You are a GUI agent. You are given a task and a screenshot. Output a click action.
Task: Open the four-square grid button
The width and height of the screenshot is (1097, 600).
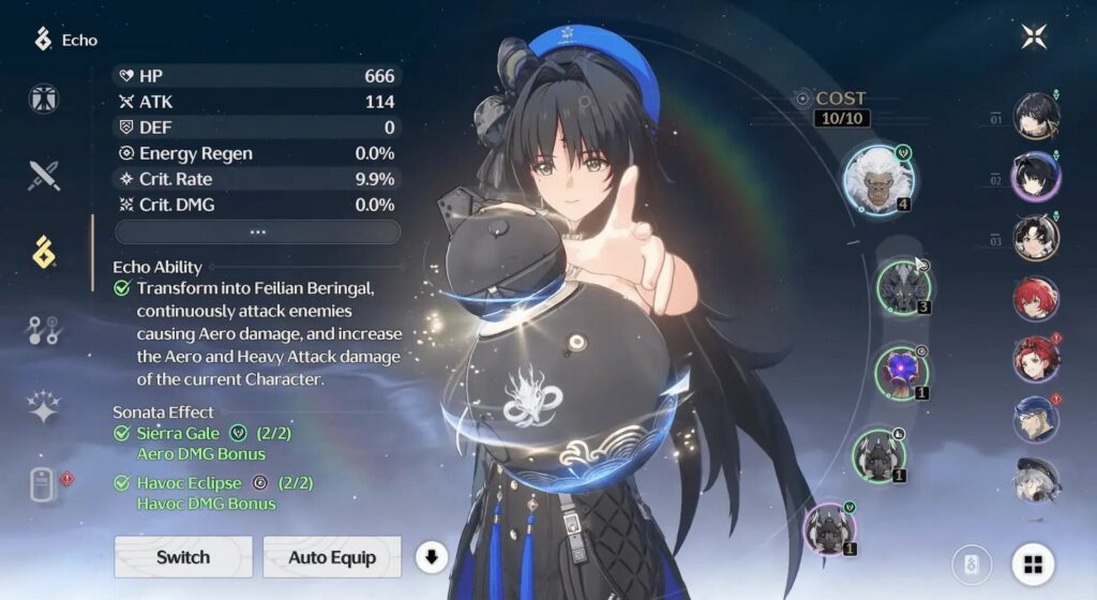point(1033,565)
